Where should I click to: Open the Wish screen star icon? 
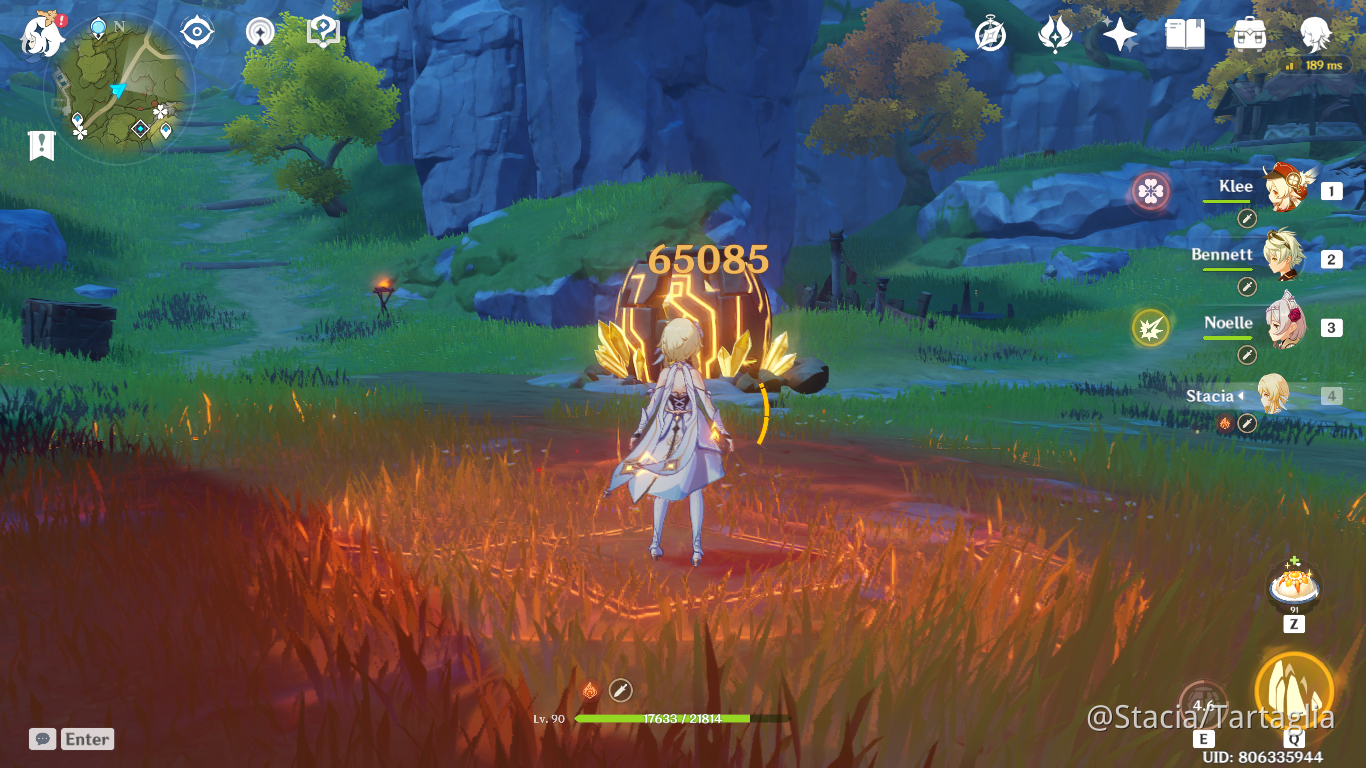click(1117, 33)
